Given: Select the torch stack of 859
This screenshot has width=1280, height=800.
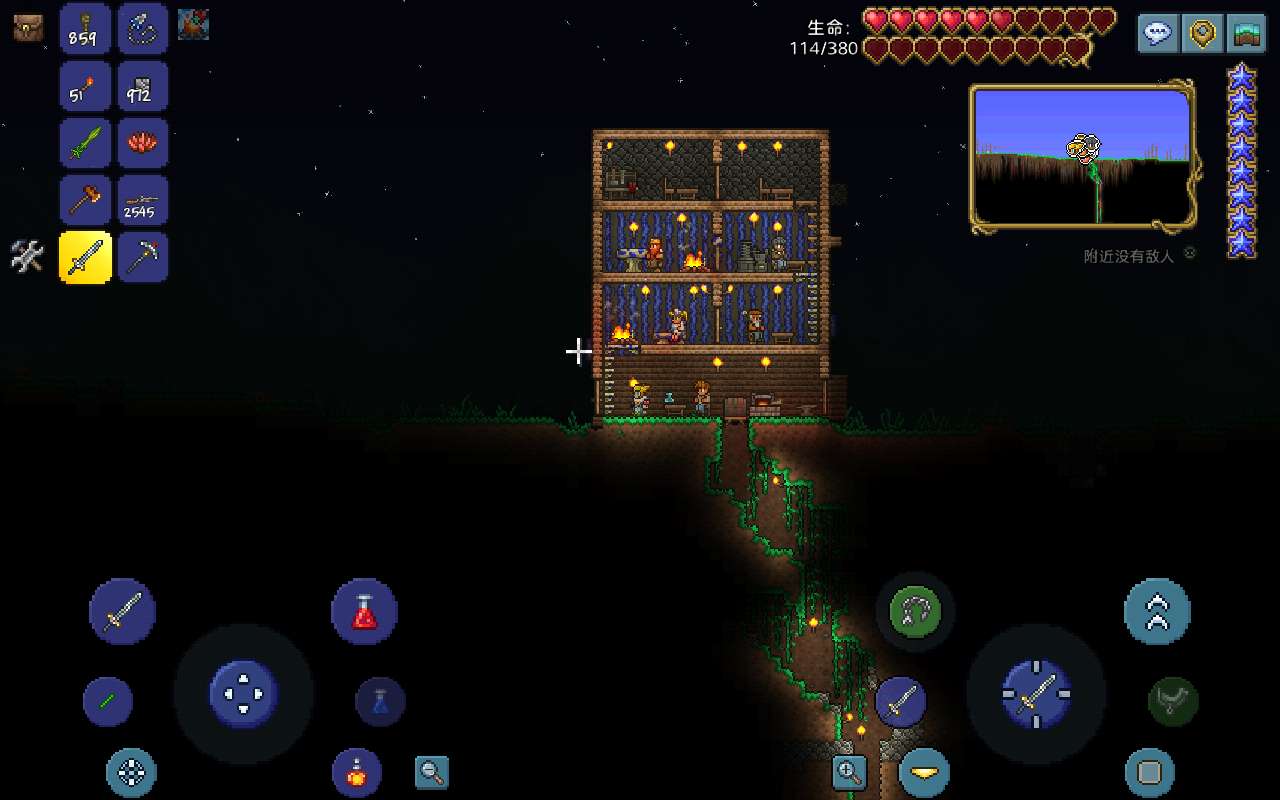Looking at the screenshot, I should tap(85, 28).
